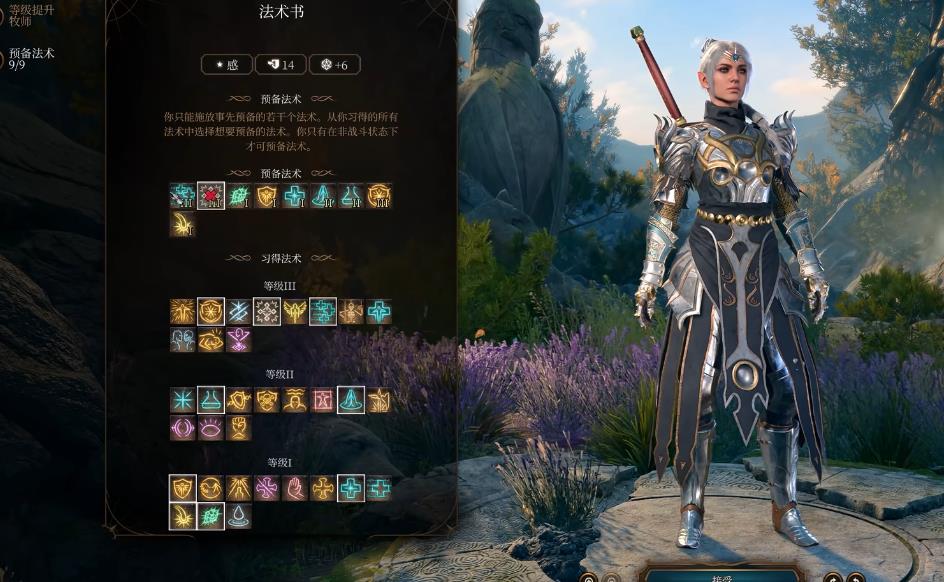944x582 pixels.
Task: Pick the skeleton Animate Dead spell
Action: [x=350, y=312]
